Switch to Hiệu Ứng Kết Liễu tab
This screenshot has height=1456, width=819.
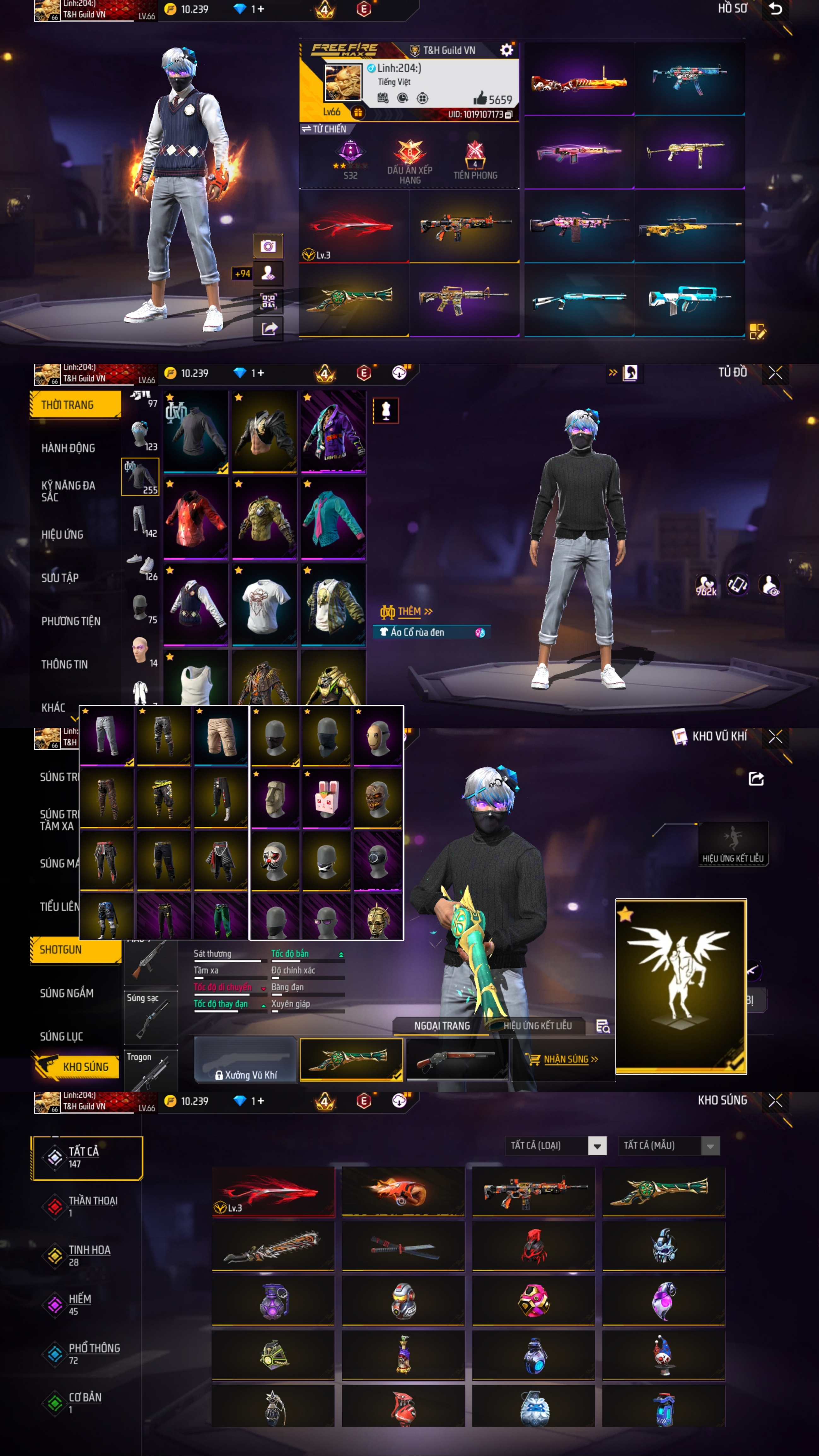coord(537,1026)
